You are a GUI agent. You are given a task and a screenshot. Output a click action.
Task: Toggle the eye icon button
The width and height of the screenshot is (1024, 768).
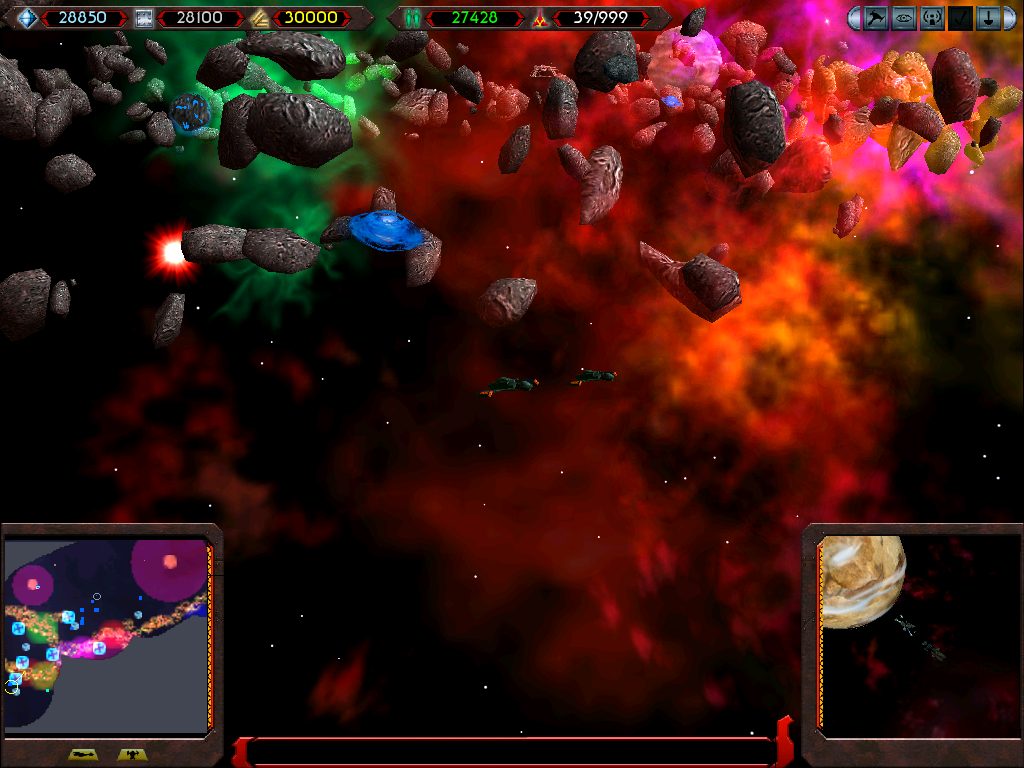click(904, 18)
